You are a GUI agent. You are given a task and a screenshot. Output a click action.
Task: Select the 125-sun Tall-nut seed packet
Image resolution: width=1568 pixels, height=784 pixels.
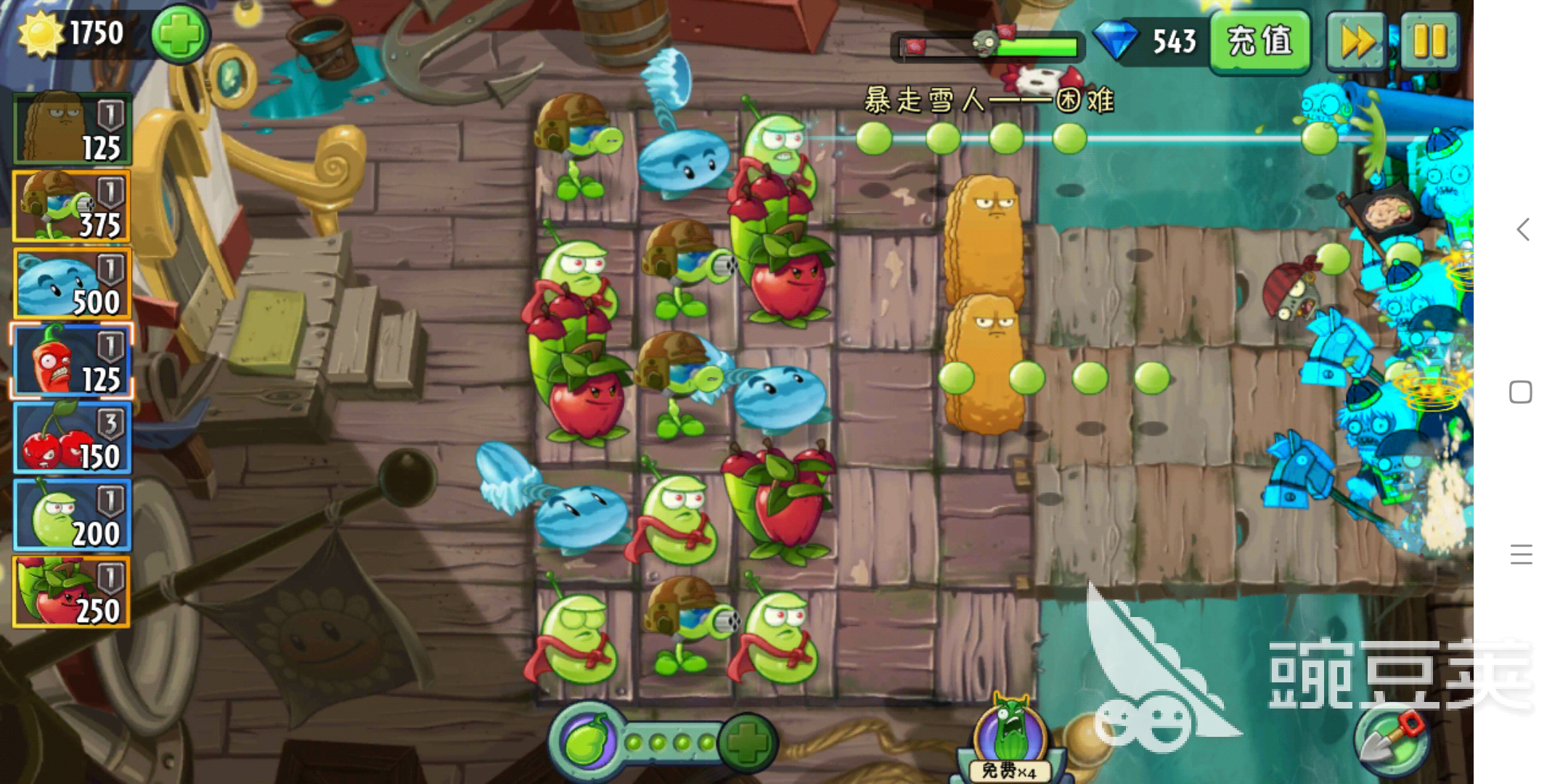pos(72,128)
